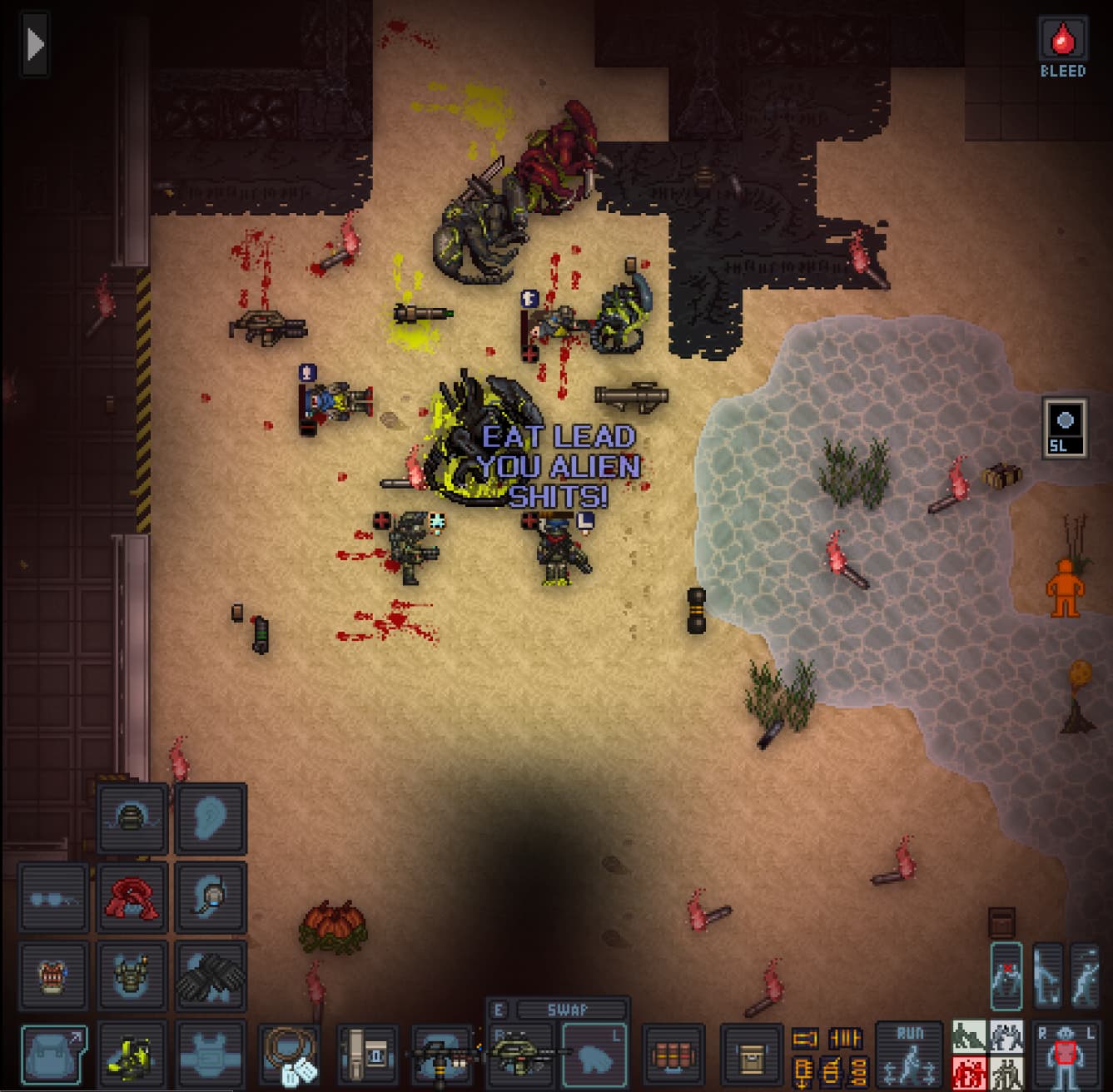Select the armor vest suit slot
This screenshot has width=1113, height=1092.
point(132,975)
